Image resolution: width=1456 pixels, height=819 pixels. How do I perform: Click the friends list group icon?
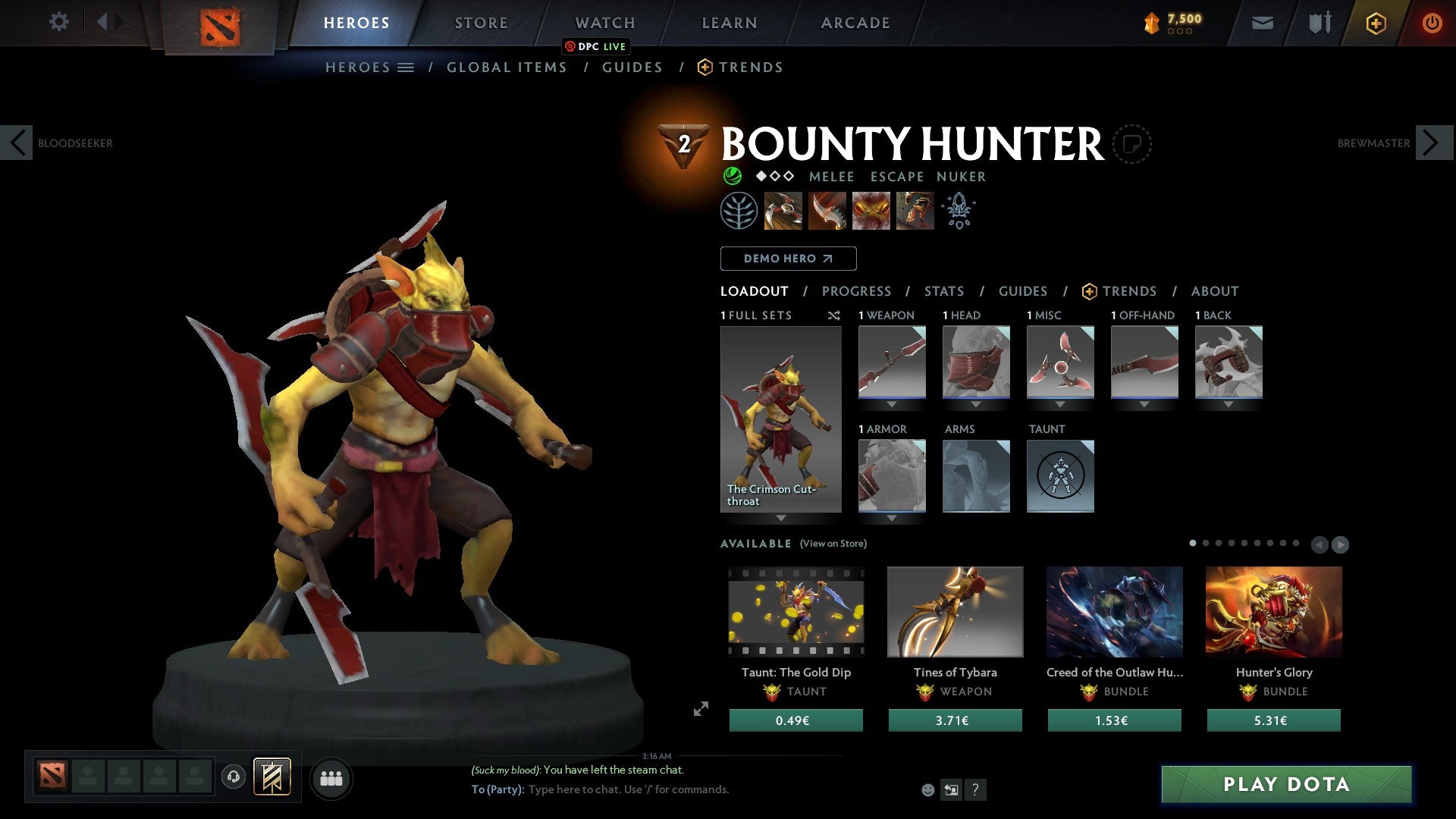click(331, 777)
